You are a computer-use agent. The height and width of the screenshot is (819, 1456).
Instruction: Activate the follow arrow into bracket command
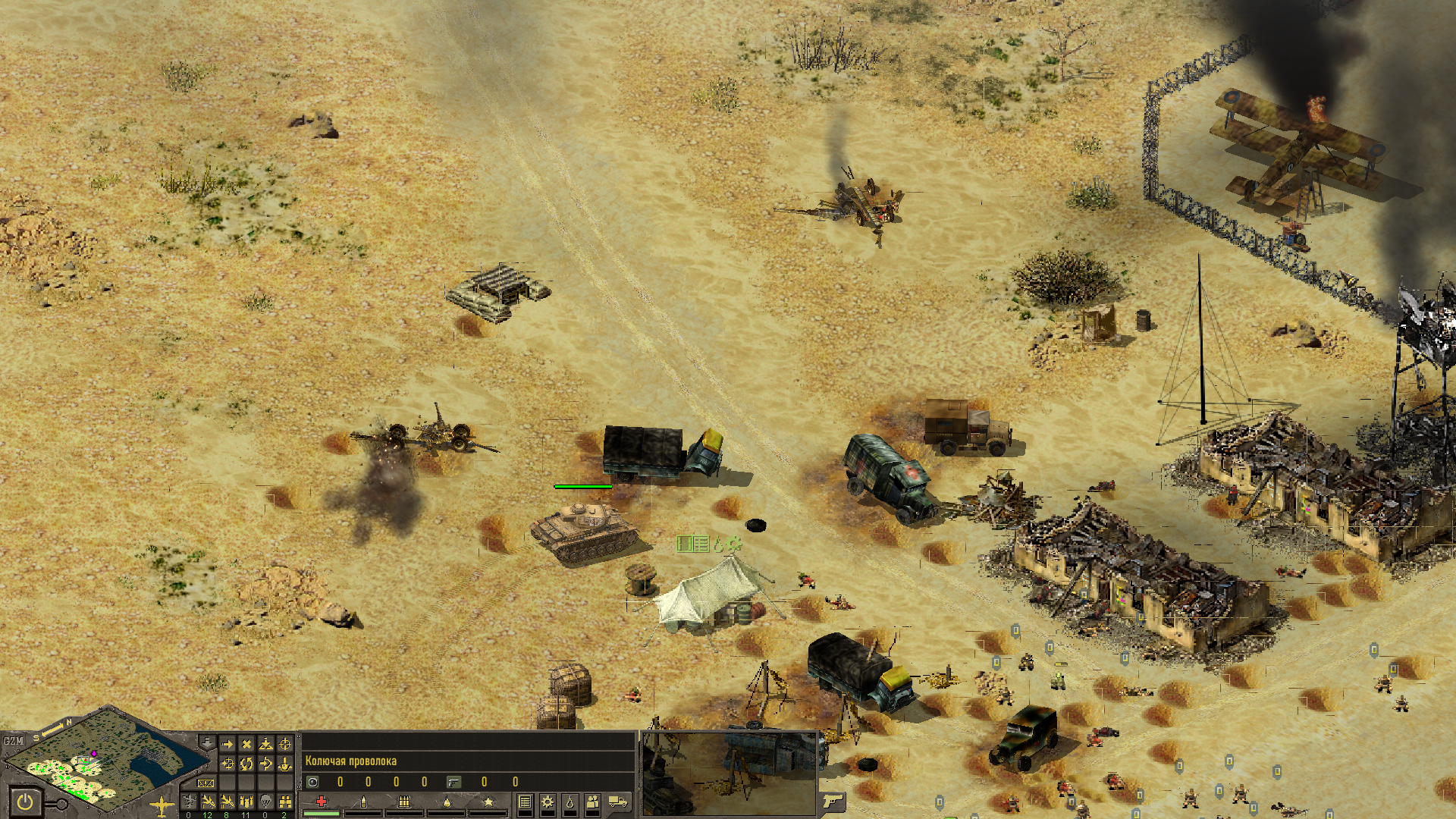pyautogui.click(x=265, y=764)
